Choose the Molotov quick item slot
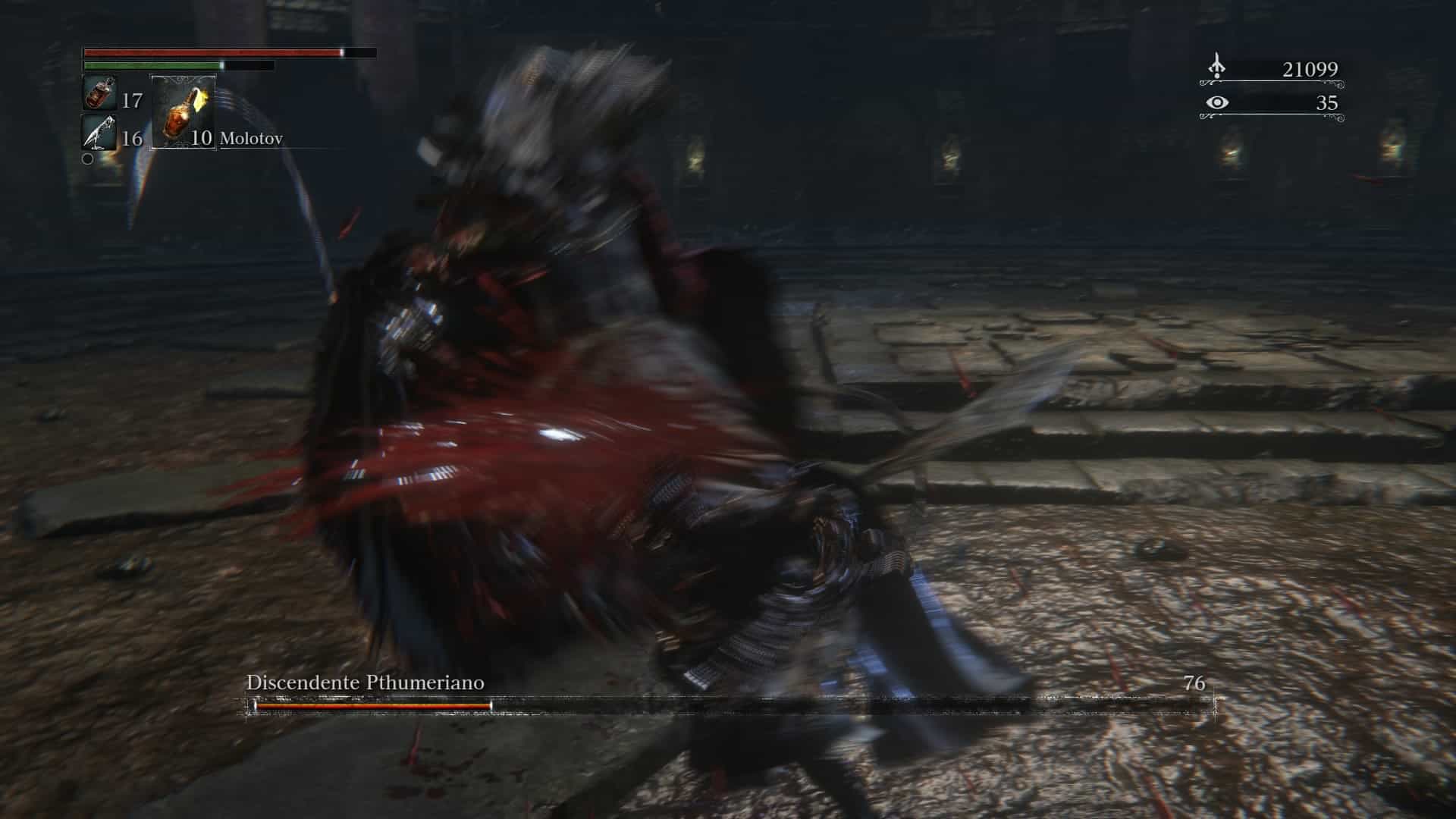The image size is (1456, 819). 183,112
